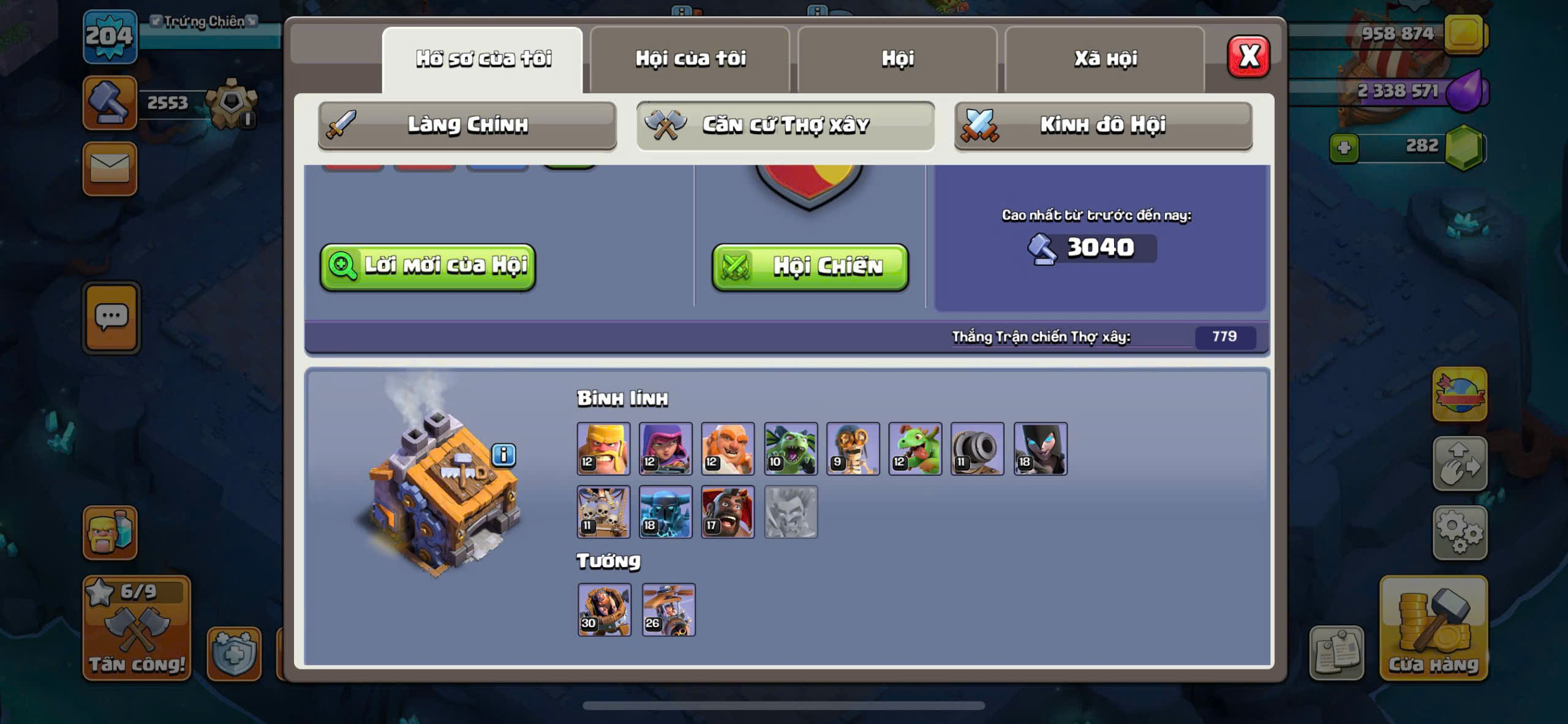Select the Night Witch troop icon
Image resolution: width=1568 pixels, height=724 pixels.
[1040, 448]
